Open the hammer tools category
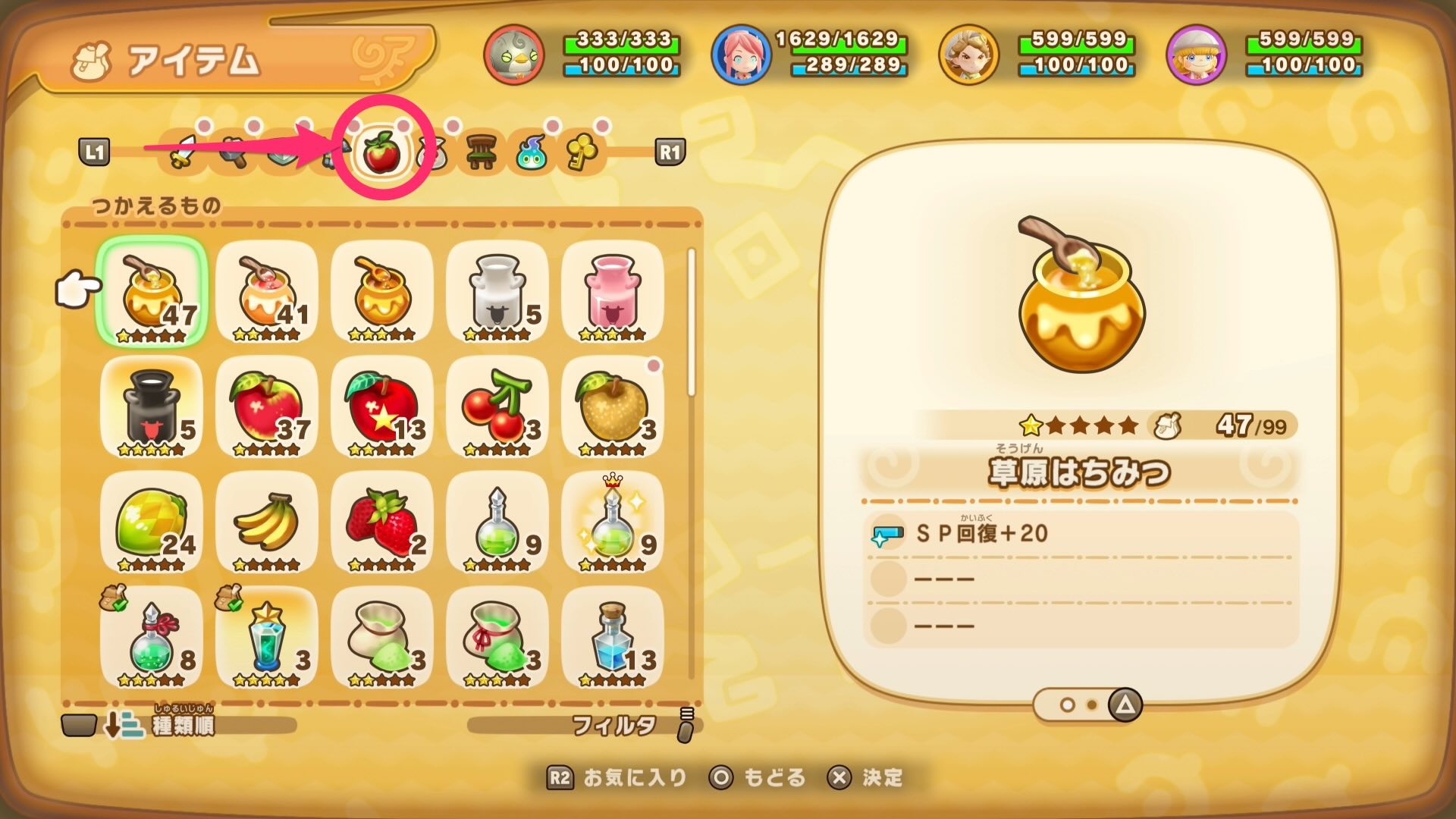This screenshot has height=819, width=1456. click(232, 155)
